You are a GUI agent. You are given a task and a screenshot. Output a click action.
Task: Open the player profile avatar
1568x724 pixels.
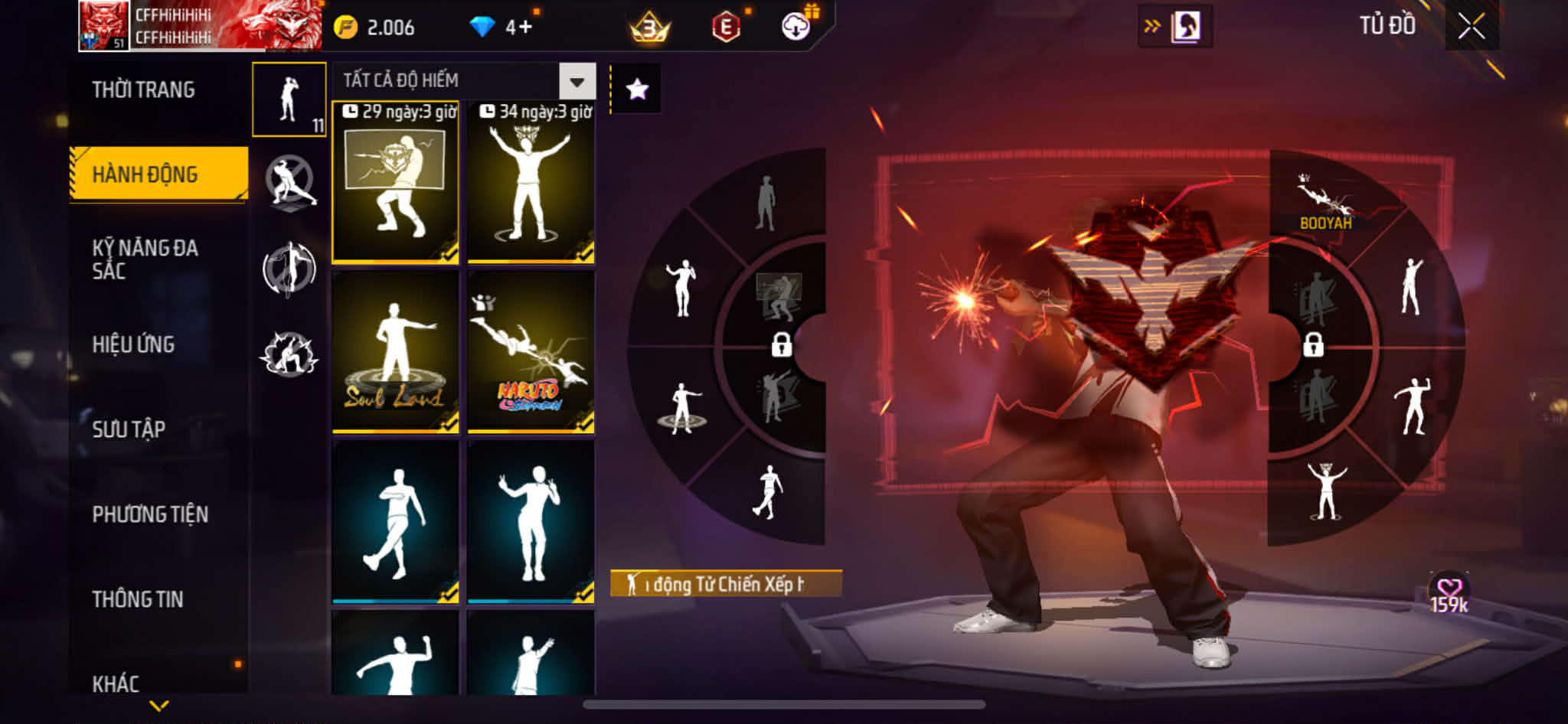tap(104, 25)
